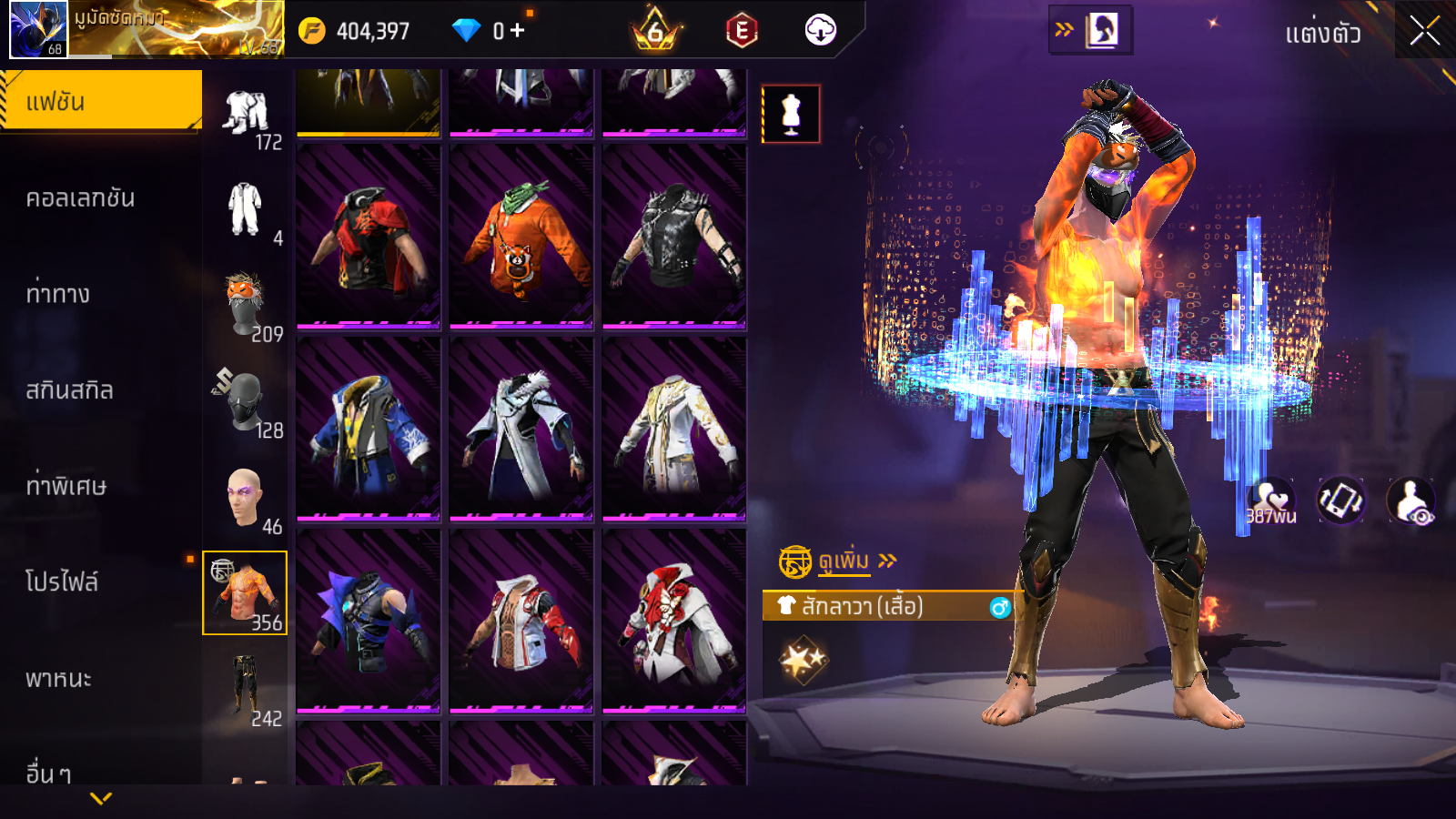Show the pants subcategory with 242 items
This screenshot has width=1456, height=819.
click(x=245, y=689)
